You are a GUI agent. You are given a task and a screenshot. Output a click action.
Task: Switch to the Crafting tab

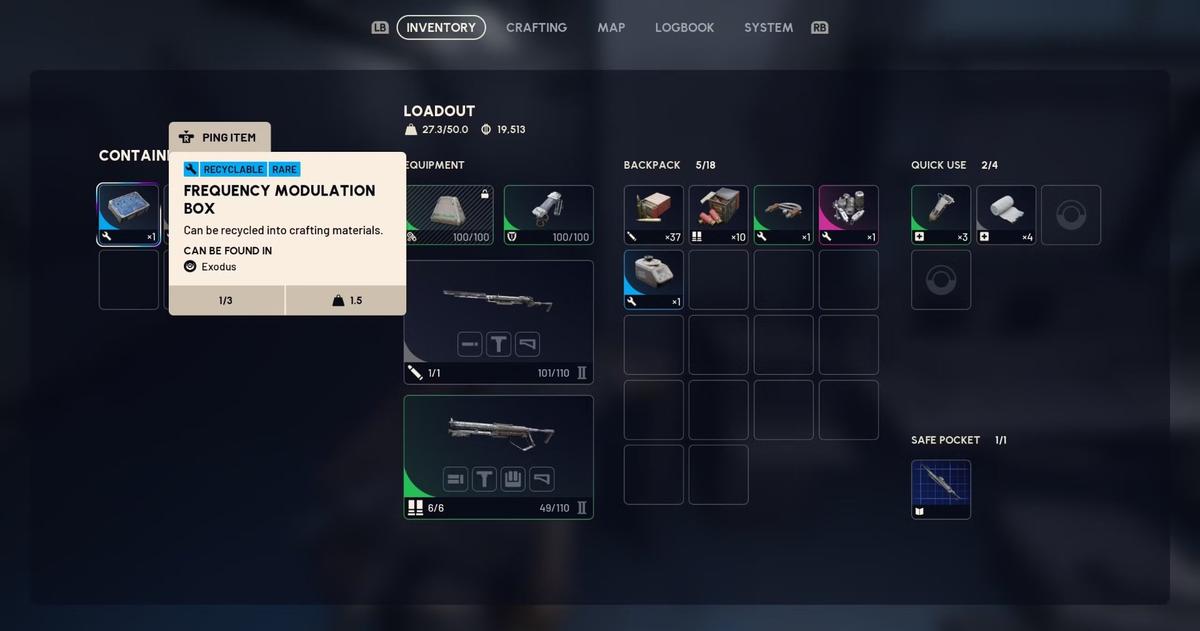(536, 28)
